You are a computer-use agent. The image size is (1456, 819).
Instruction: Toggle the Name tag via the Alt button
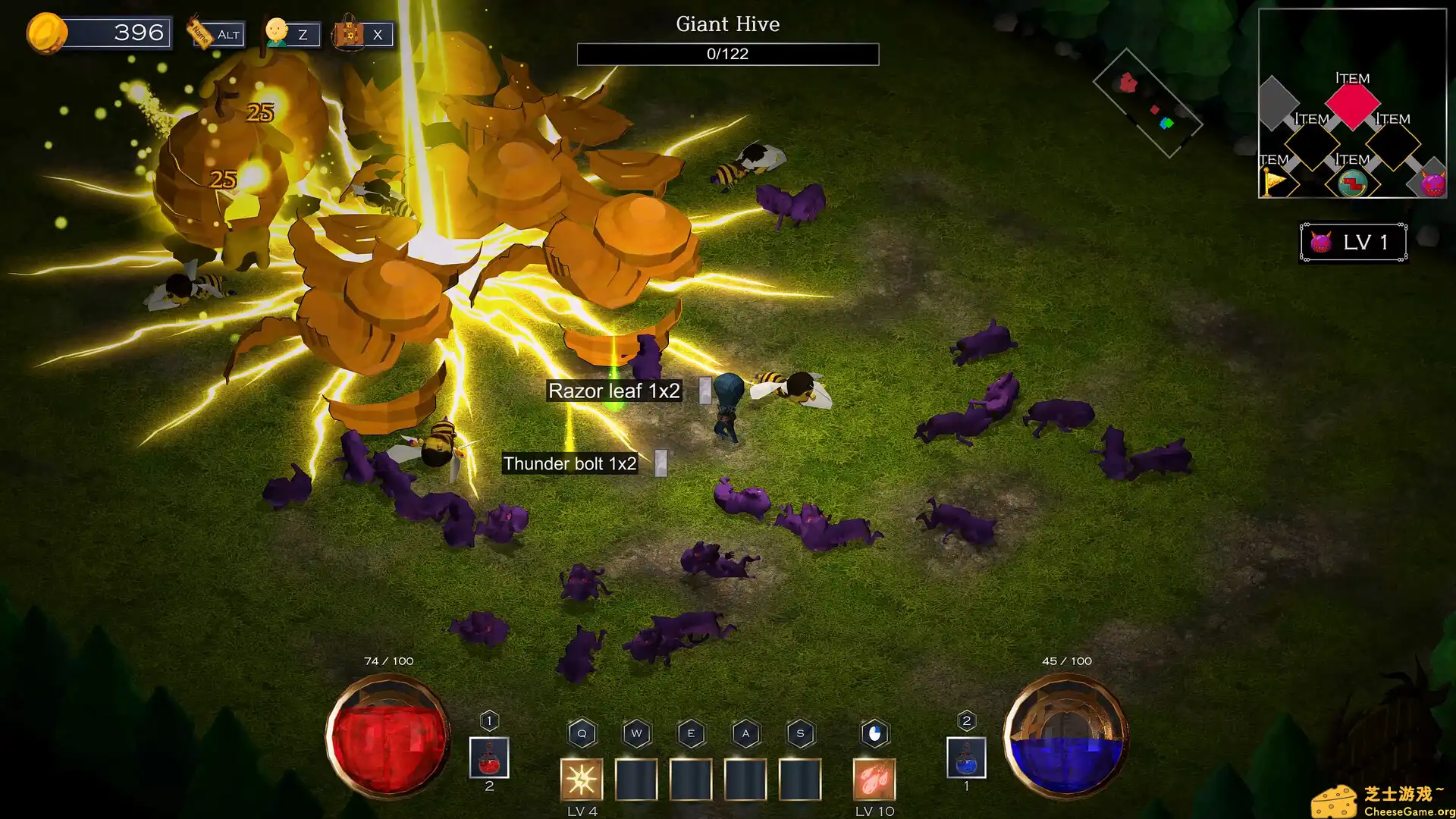pyautogui.click(x=218, y=33)
